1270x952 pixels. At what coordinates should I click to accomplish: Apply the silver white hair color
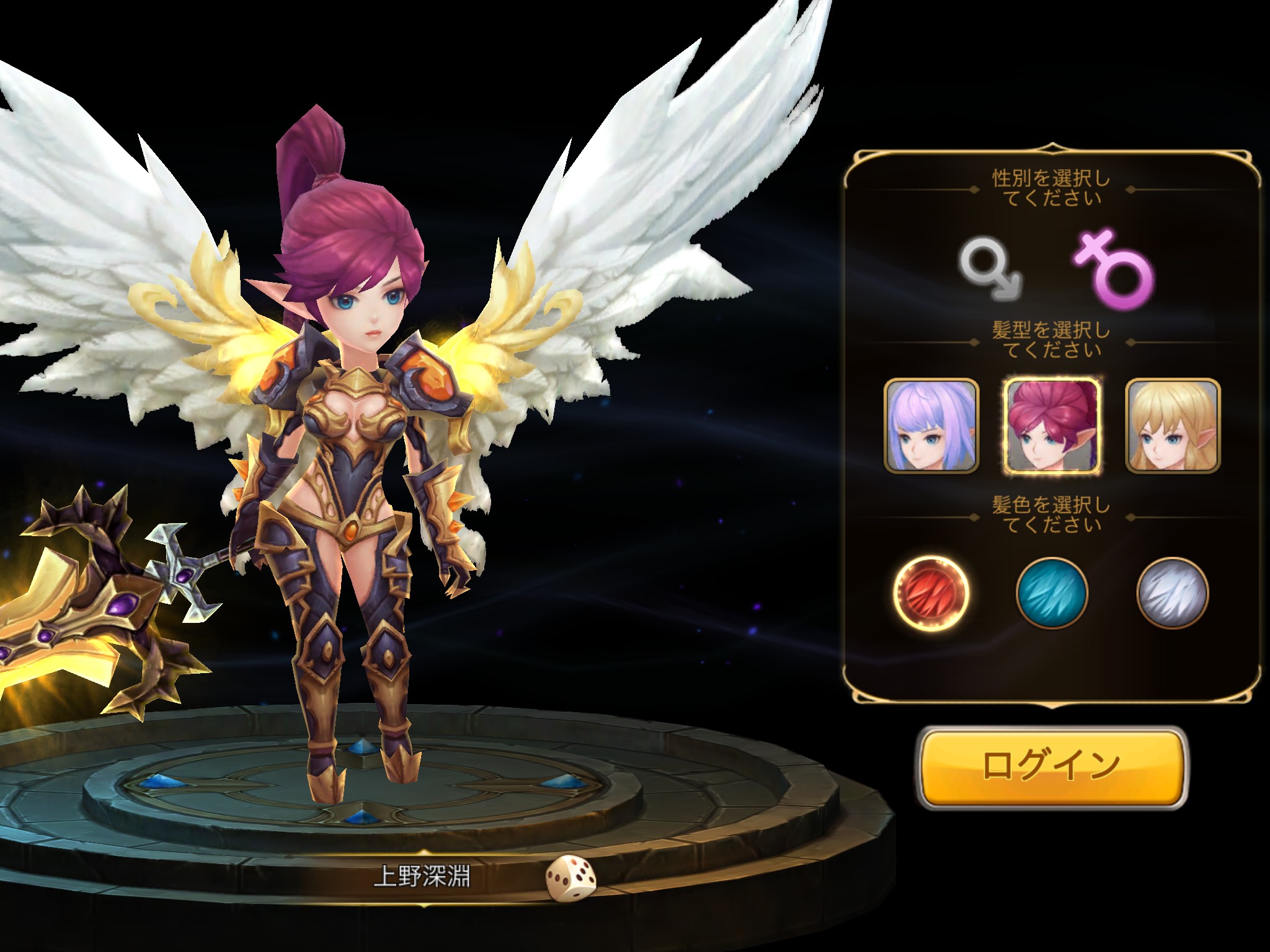tap(1172, 593)
